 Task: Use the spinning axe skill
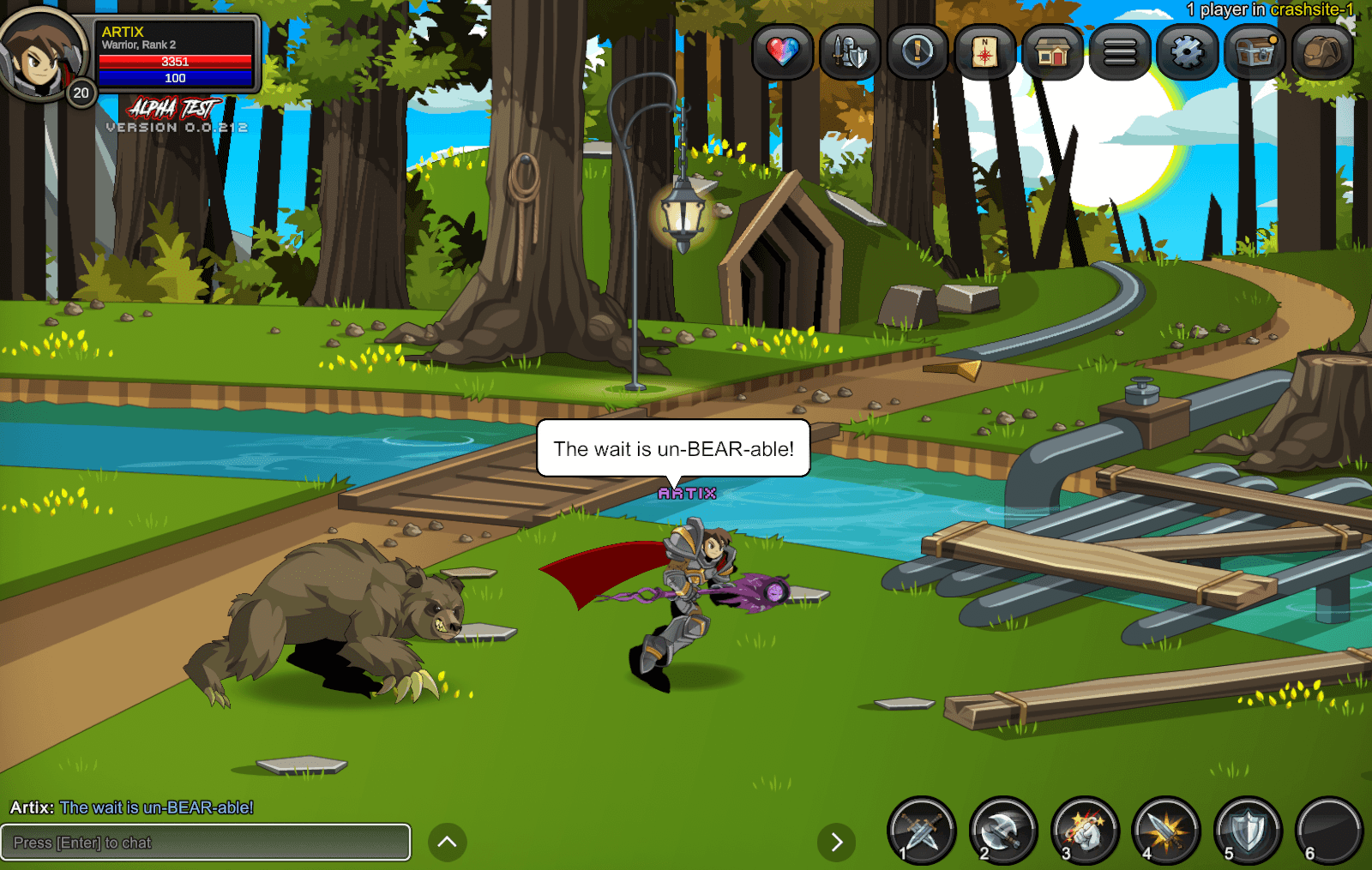(x=1003, y=831)
